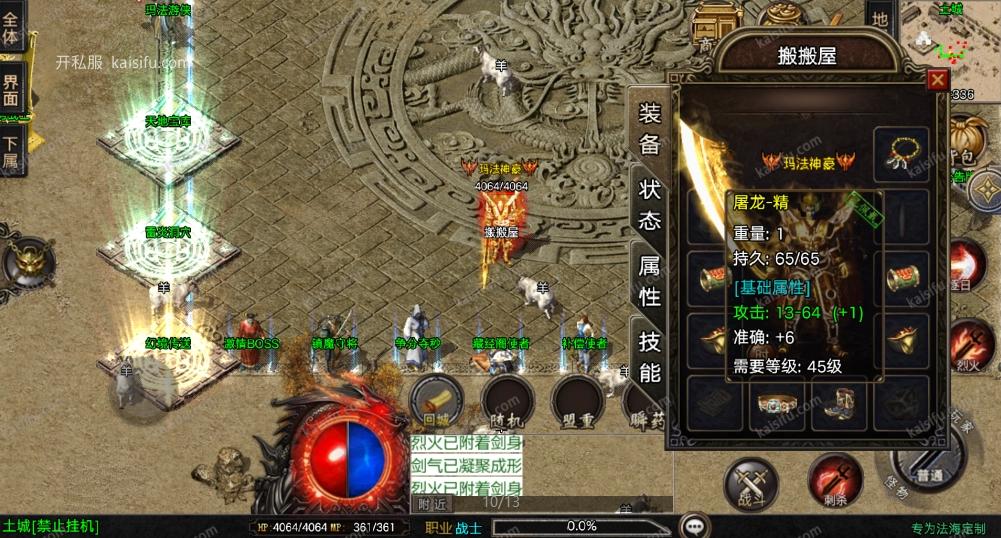This screenshot has height=538, width=1001.
Task: Open the chat speech bubble button
Action: point(694,526)
